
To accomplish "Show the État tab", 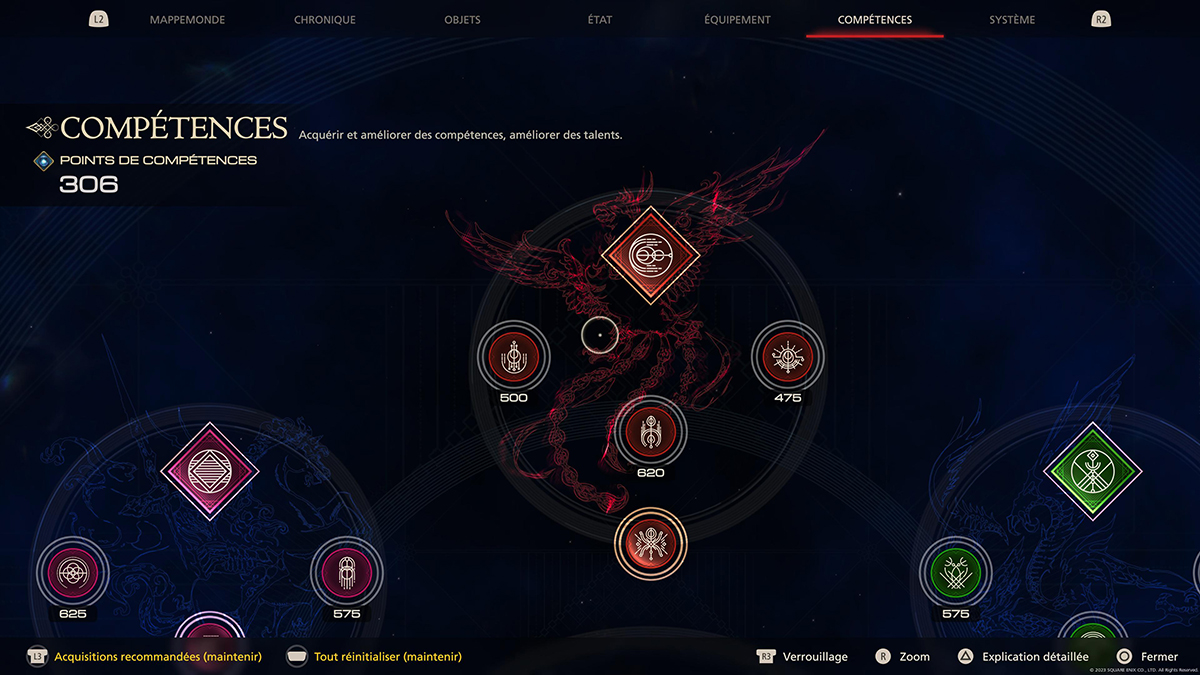I will (600, 20).
